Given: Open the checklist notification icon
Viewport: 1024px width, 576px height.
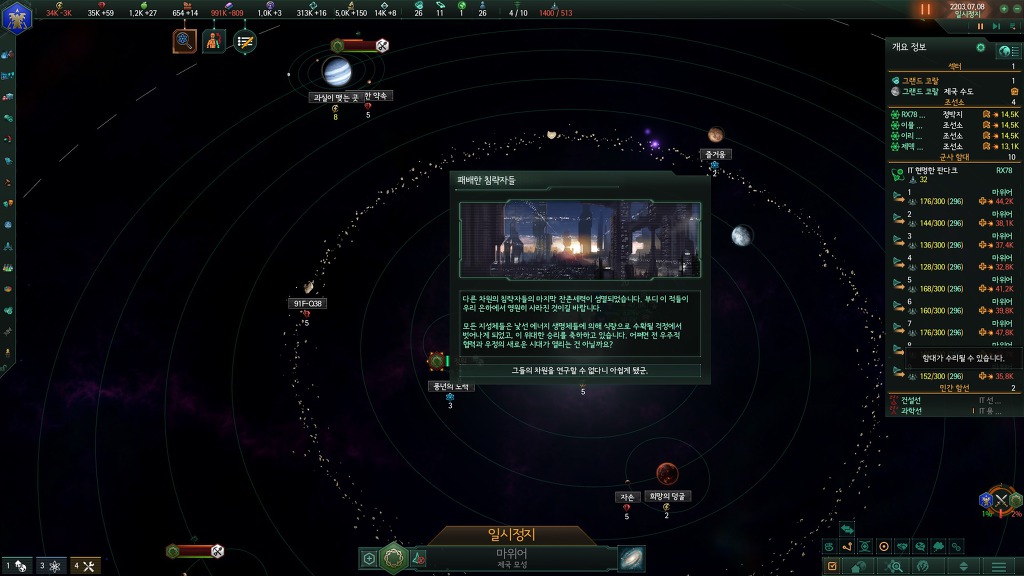Looking at the screenshot, I should tap(244, 41).
